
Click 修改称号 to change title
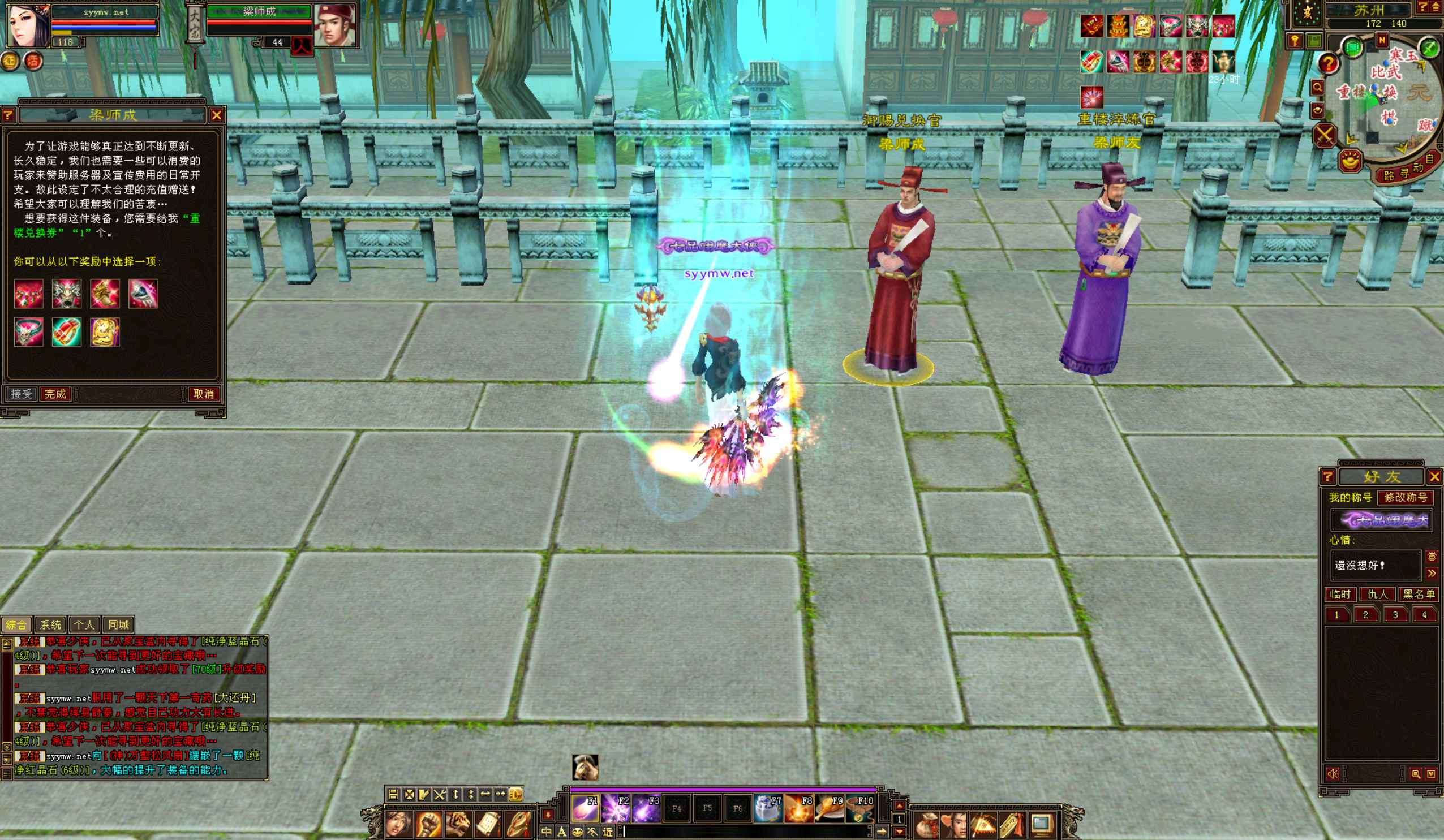click(x=1406, y=497)
